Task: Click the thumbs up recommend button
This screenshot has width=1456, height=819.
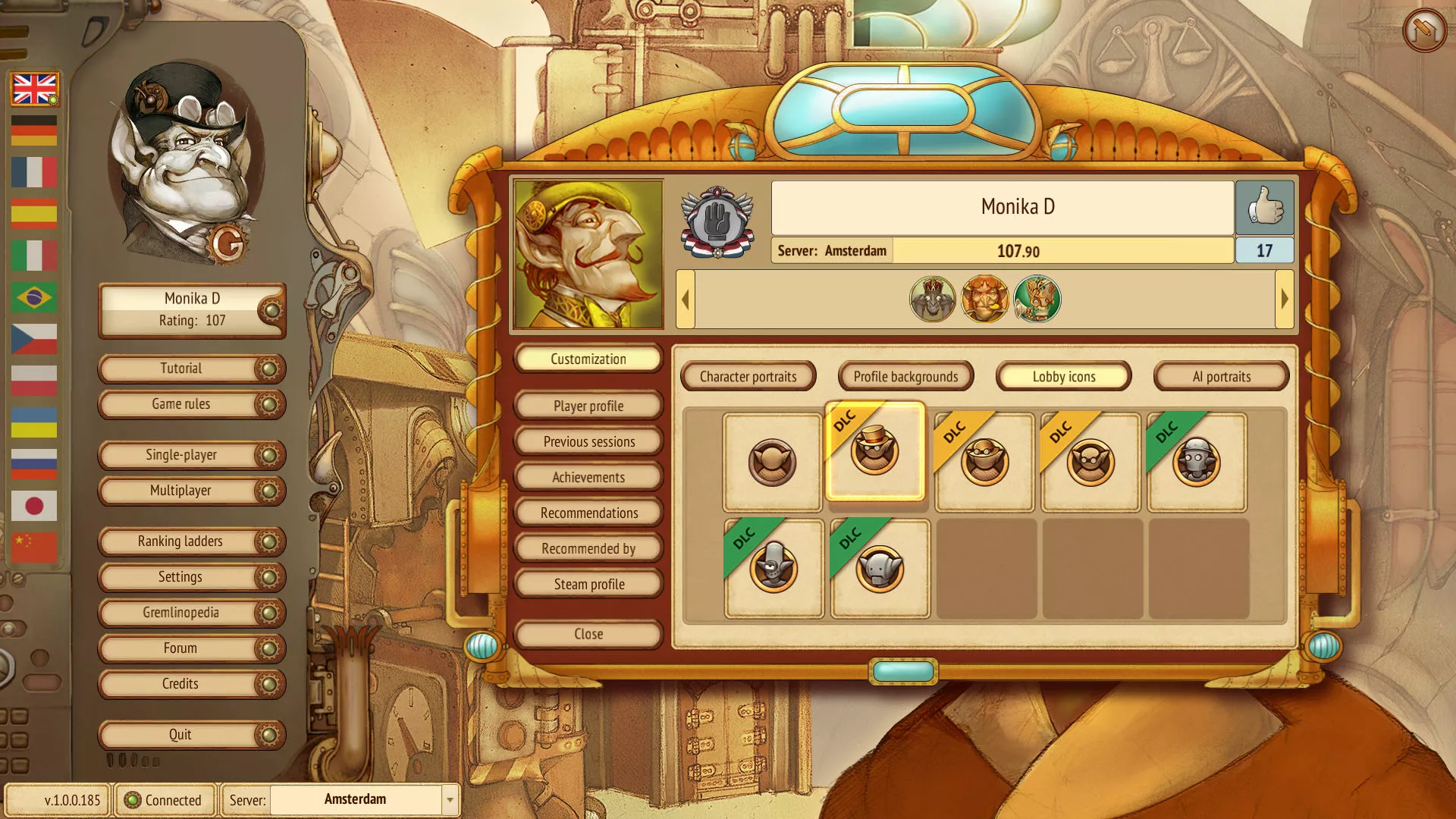Action: (x=1264, y=207)
